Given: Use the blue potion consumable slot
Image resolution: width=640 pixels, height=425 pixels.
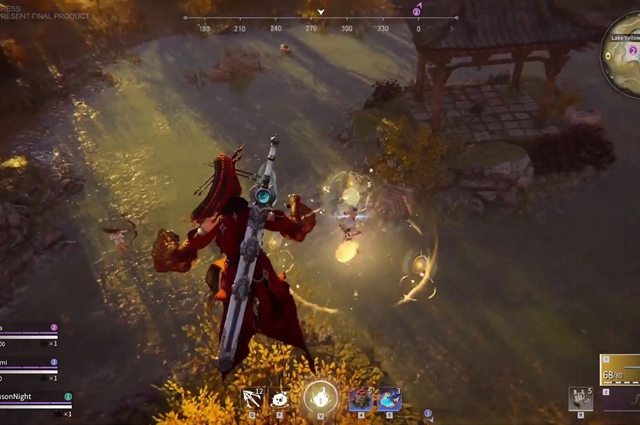Looking at the screenshot, I should coord(388,399).
